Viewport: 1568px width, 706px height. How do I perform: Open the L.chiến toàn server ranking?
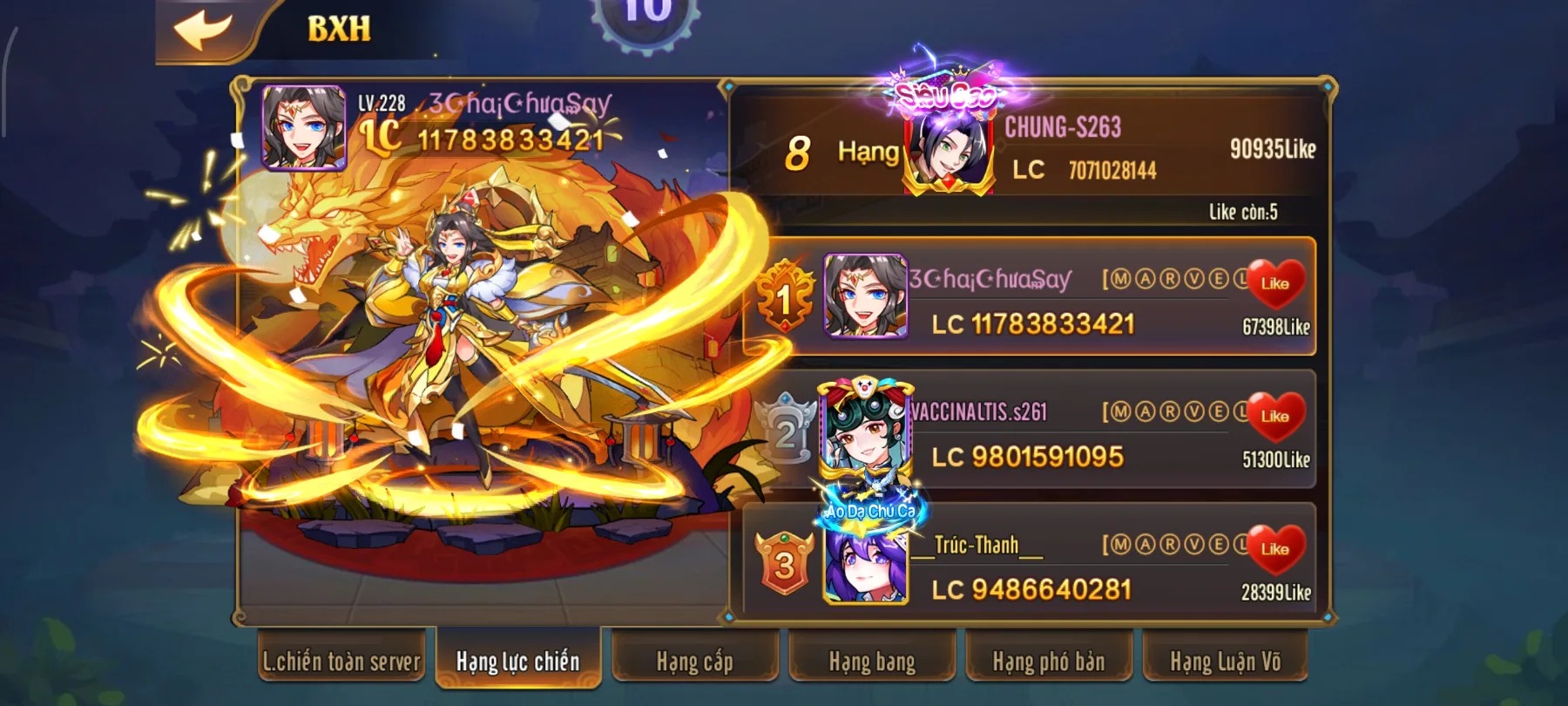tap(342, 662)
